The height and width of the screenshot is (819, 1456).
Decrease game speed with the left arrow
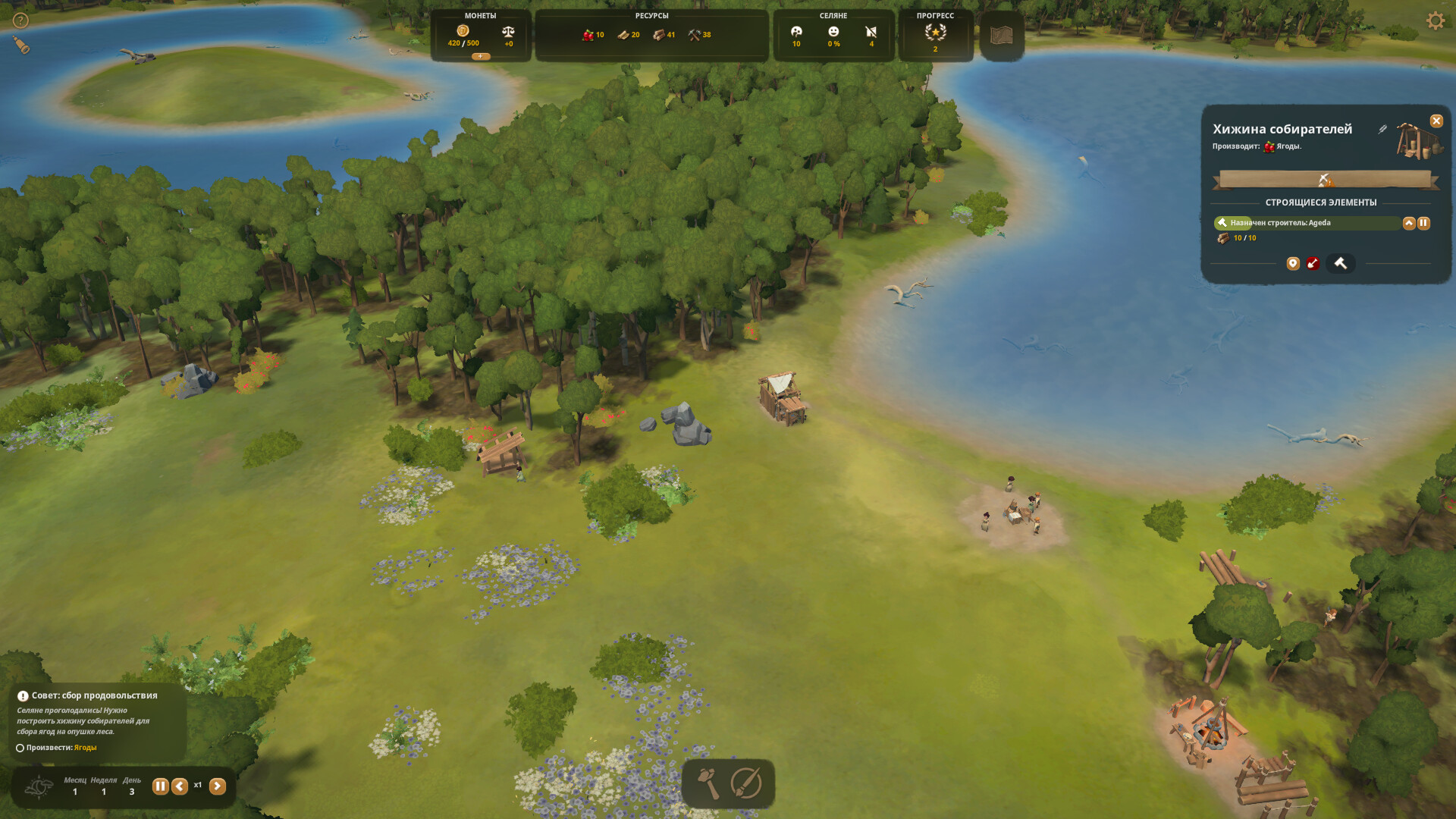coord(180,786)
